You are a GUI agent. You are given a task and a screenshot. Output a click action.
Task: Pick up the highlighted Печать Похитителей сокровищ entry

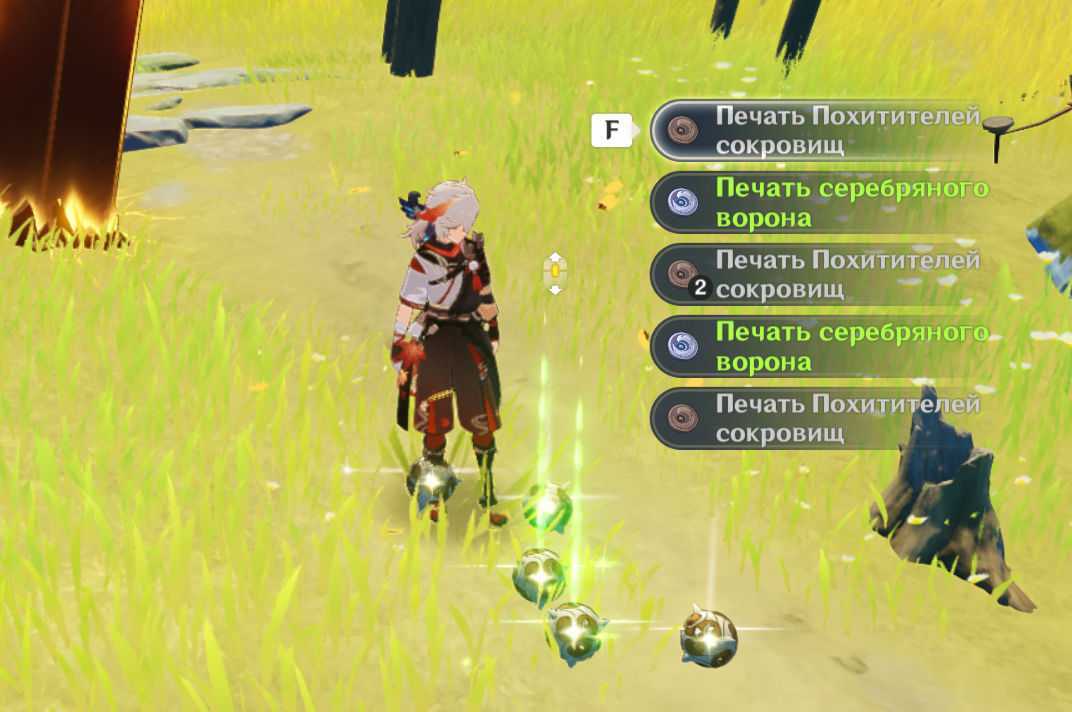(x=820, y=130)
